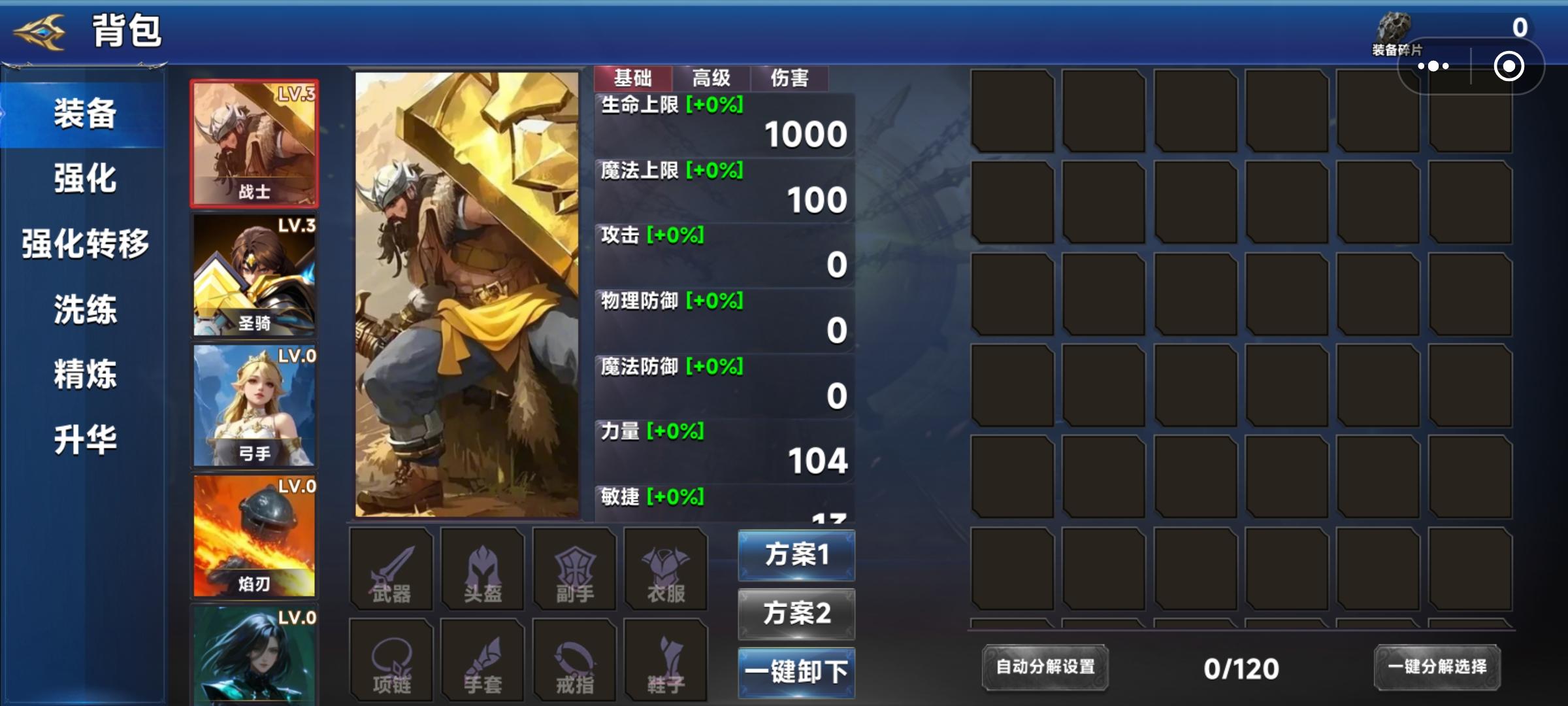
Task: Select the 衣服 (clothes) equipment slot
Action: [665, 569]
